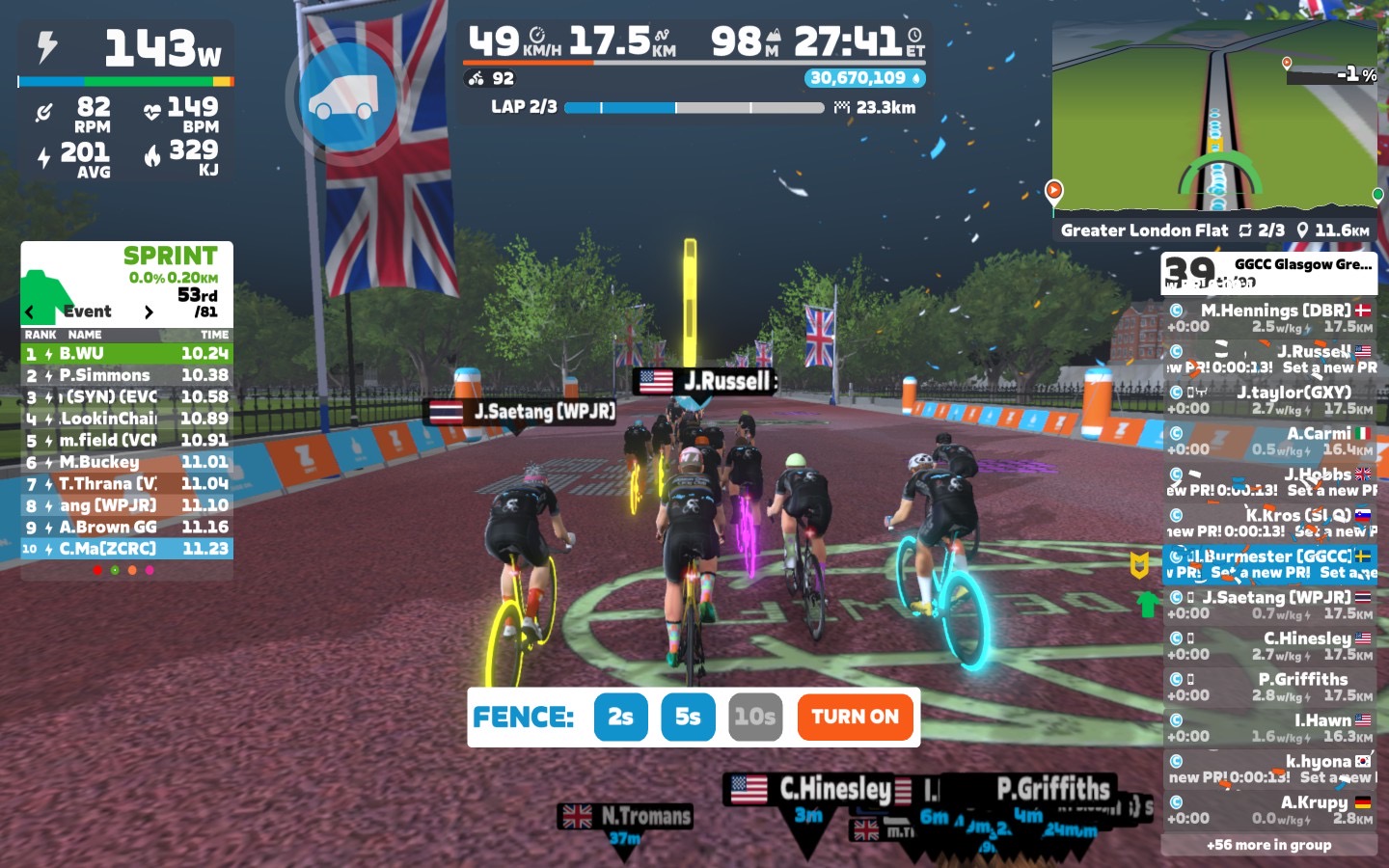Click the GGCC Glasgow event header
Image resolution: width=1389 pixels, height=868 pixels.
(x=1268, y=273)
